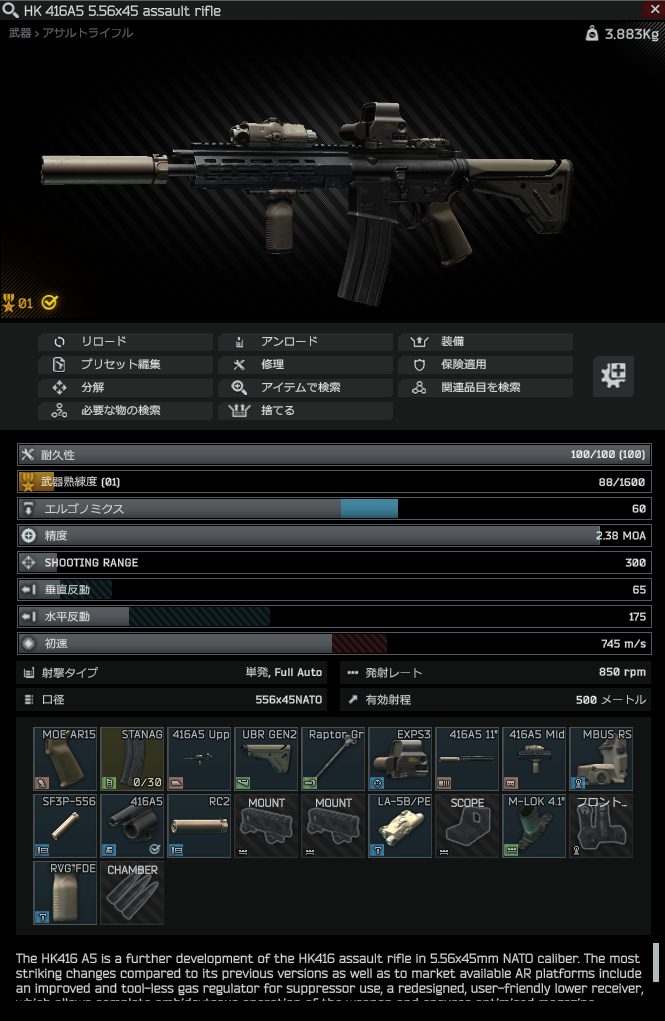Open プリセット編集 preset editor

click(x=126, y=365)
